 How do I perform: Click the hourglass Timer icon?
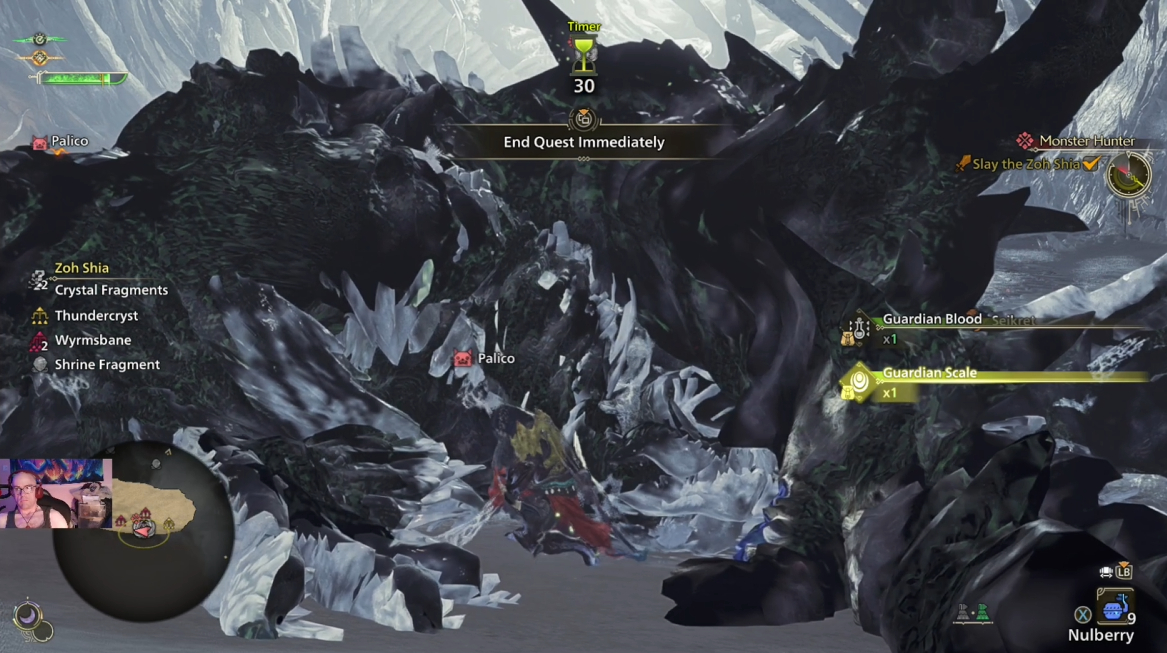tap(583, 56)
